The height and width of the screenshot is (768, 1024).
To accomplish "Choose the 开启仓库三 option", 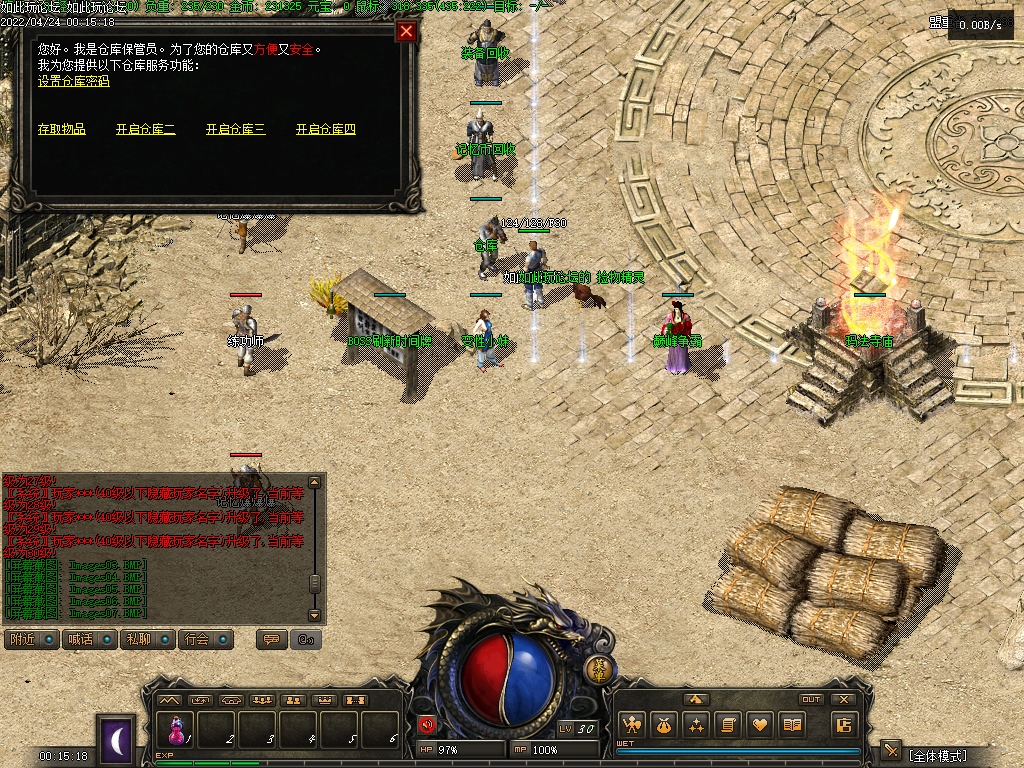I will (x=235, y=129).
